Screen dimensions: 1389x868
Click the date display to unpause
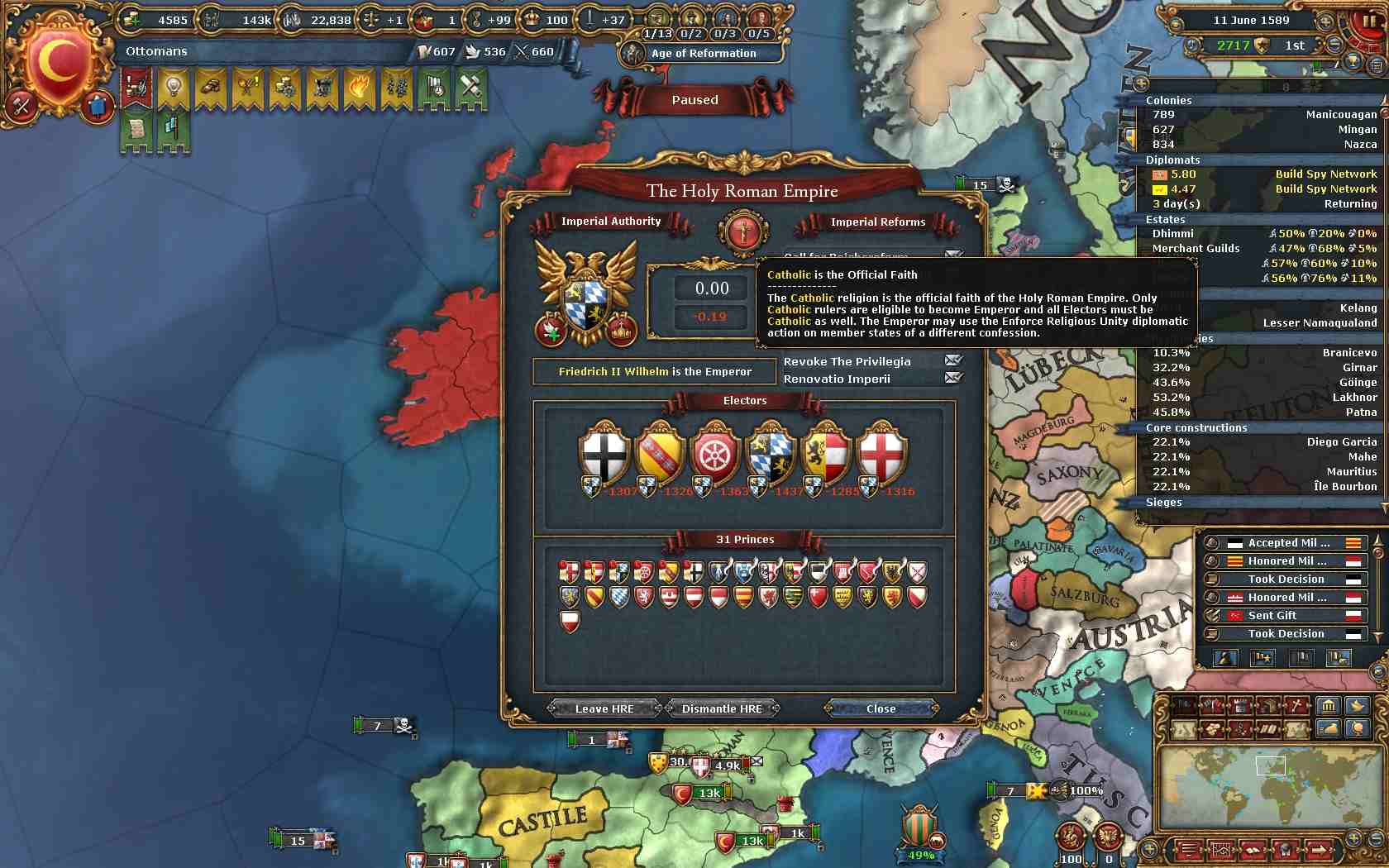(1251, 21)
